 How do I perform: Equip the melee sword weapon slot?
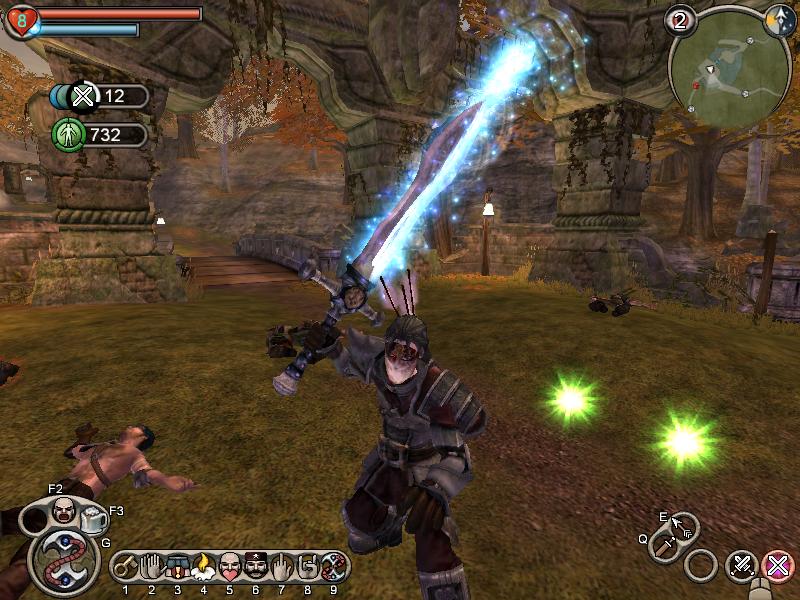coord(663,546)
